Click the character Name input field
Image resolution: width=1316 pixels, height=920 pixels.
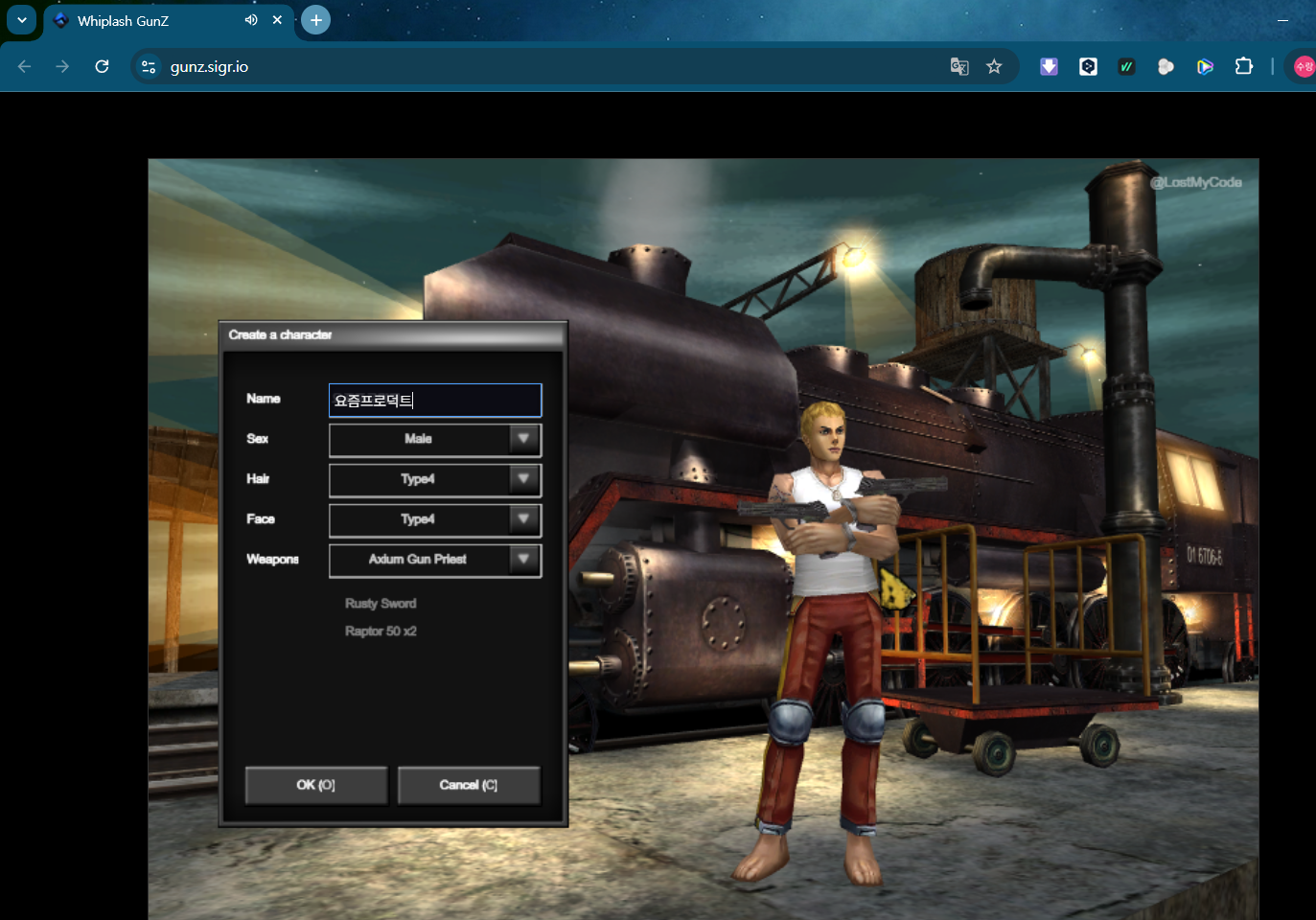(x=434, y=401)
